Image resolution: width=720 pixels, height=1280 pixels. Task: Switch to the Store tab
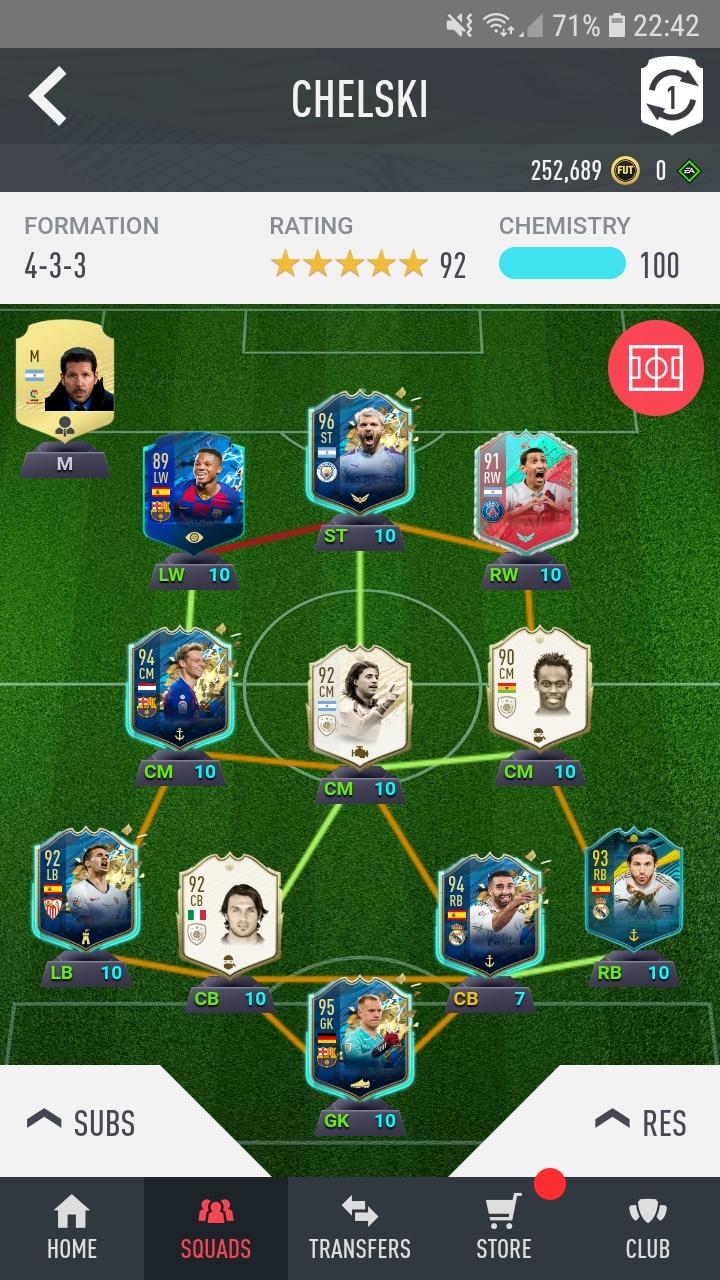(504, 1230)
